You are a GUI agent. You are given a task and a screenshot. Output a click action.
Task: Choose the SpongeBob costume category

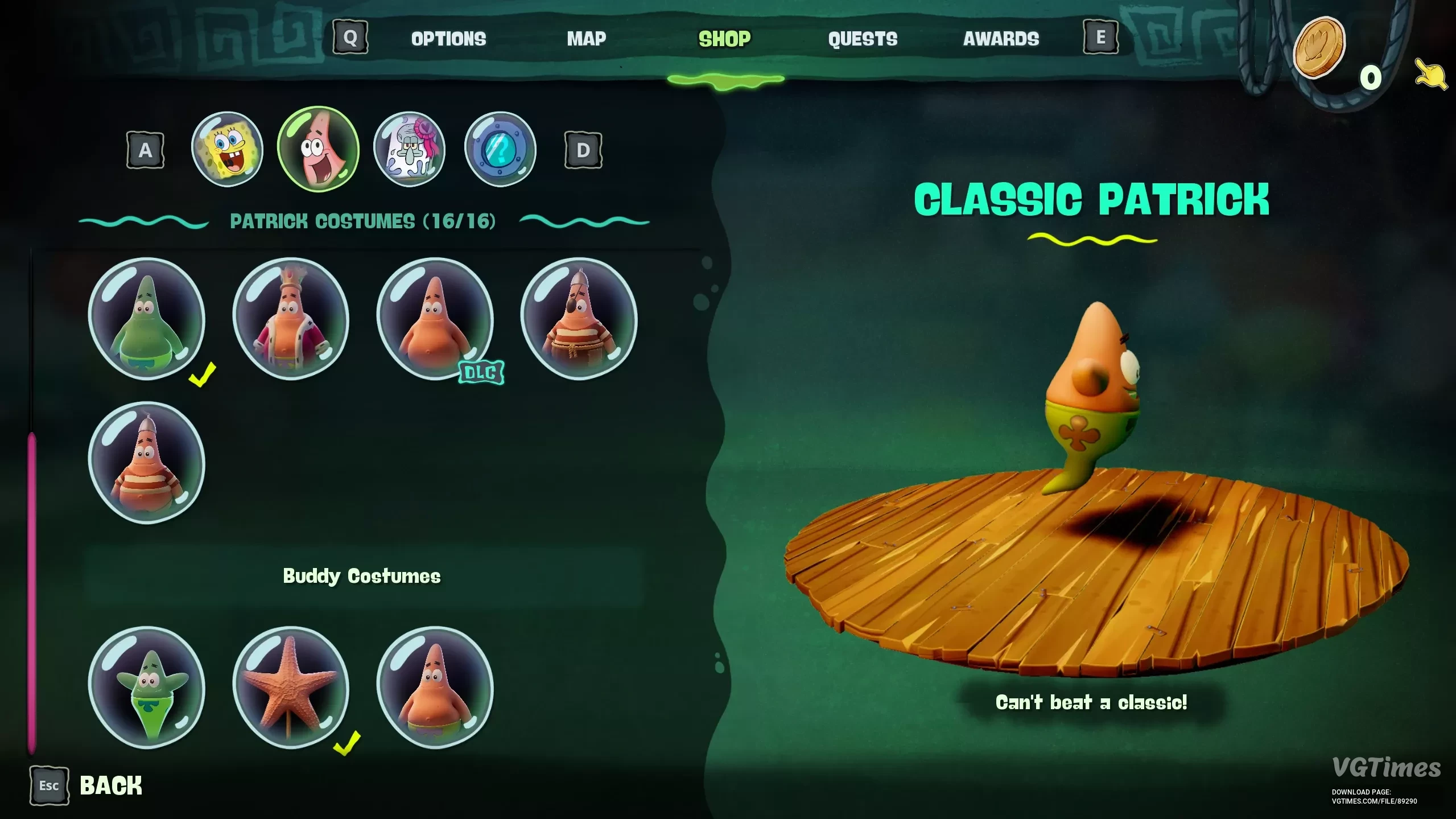click(x=227, y=149)
